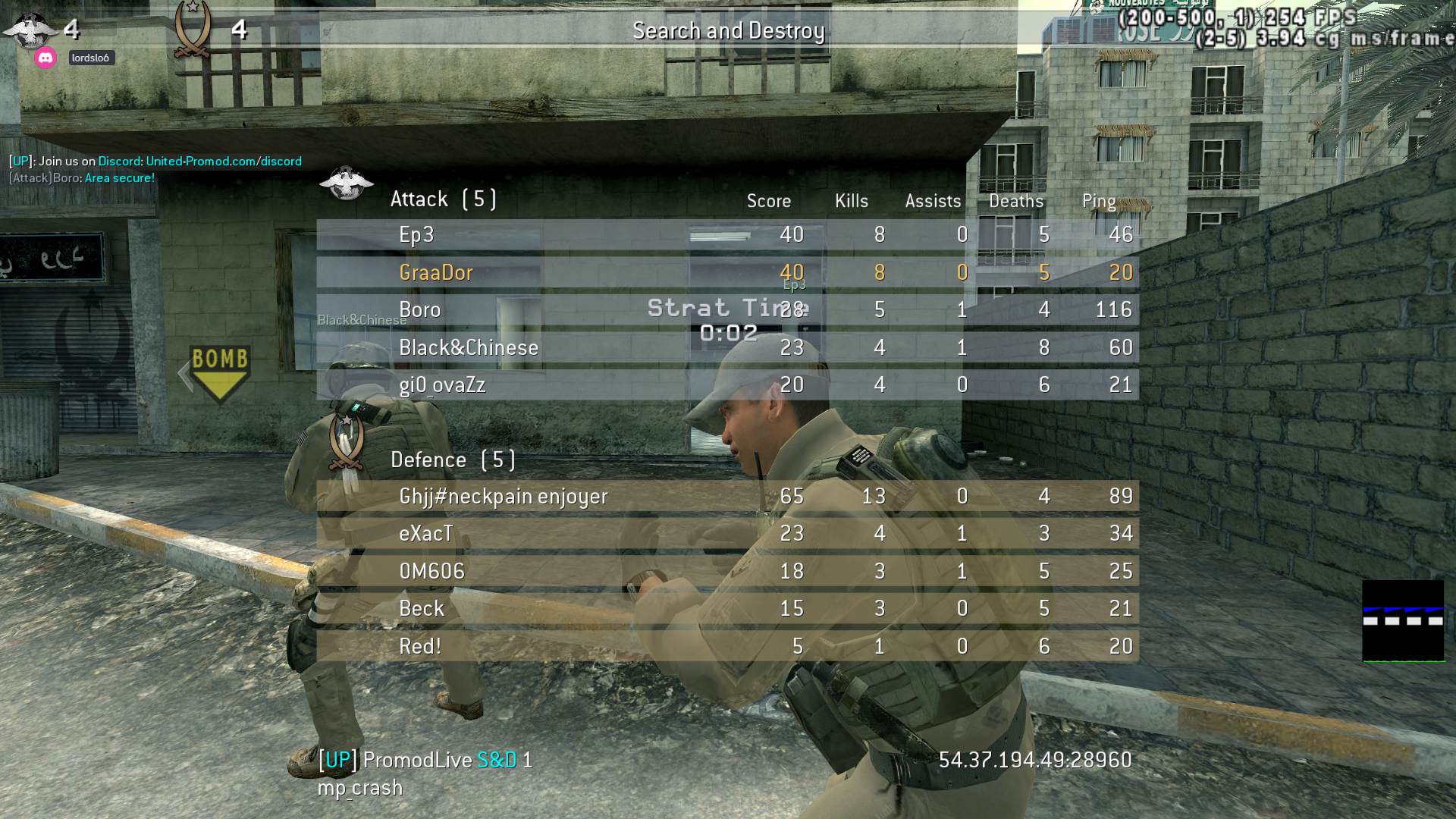
Task: Click the Attack team eagle emblem
Action: point(347,184)
